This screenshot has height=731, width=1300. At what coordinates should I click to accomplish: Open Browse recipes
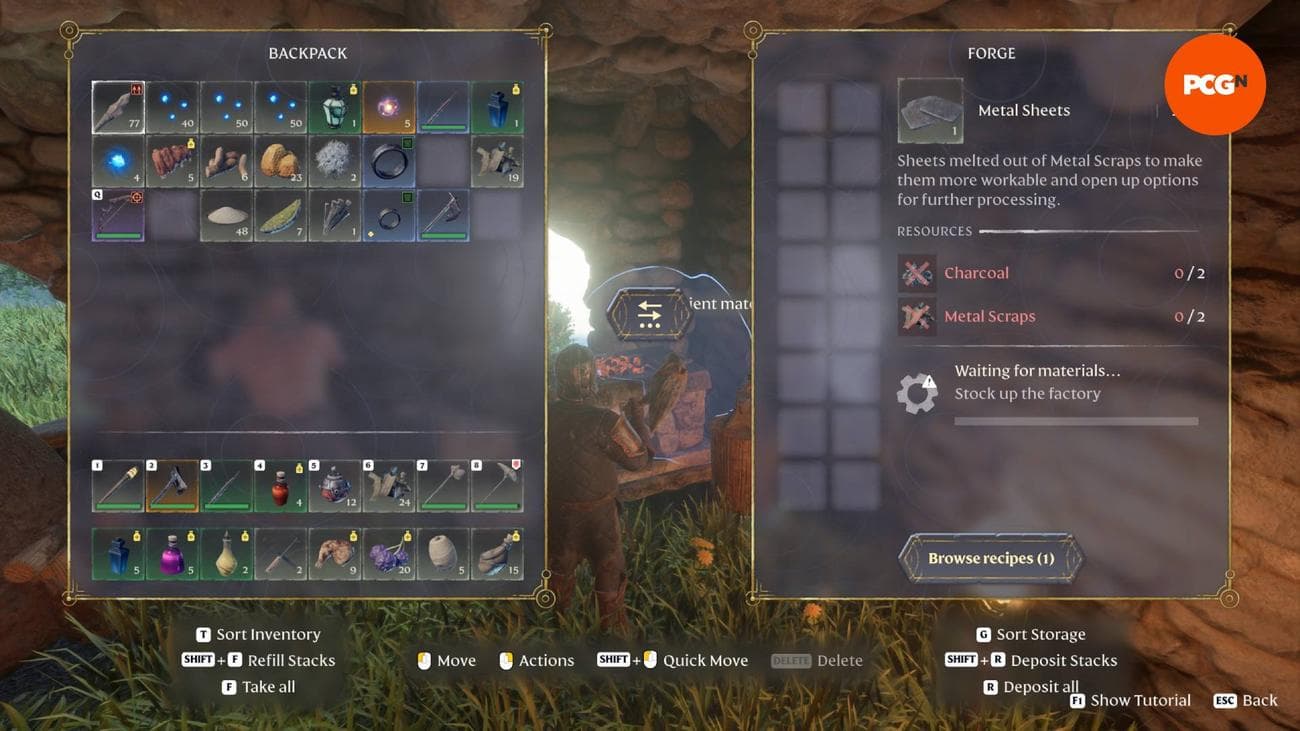pos(991,558)
